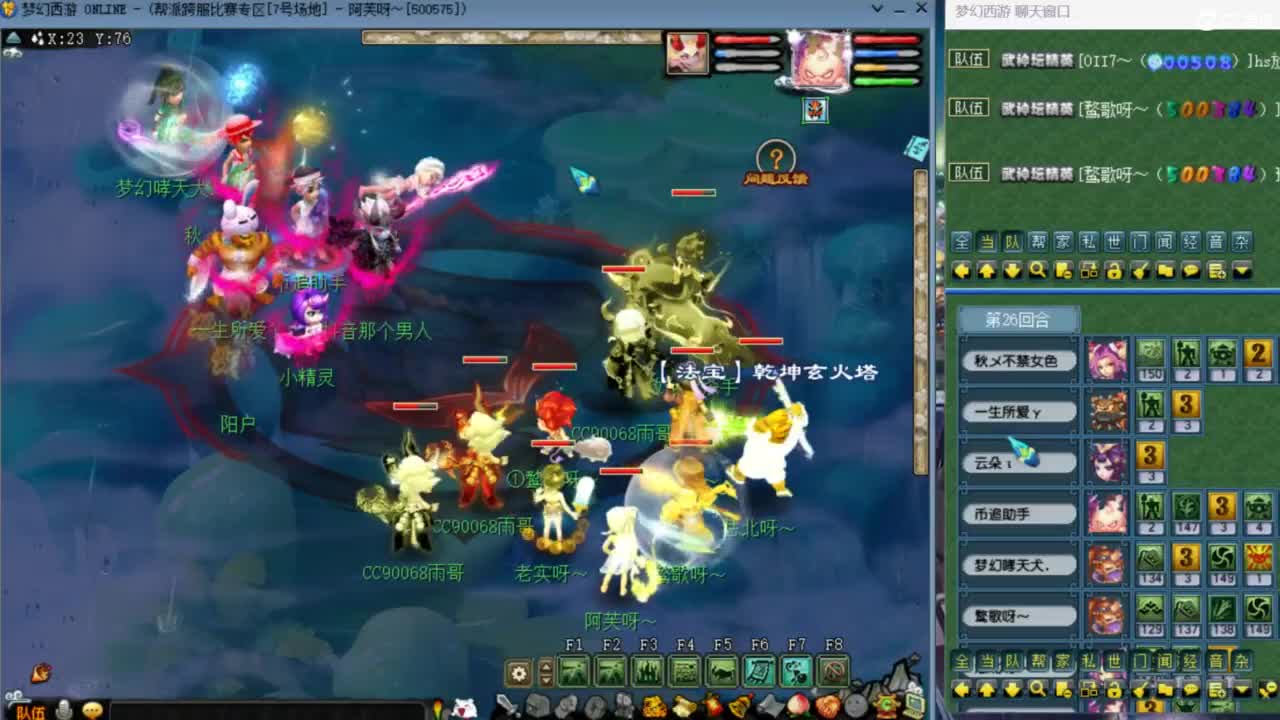Image resolution: width=1280 pixels, height=720 pixels.
Task: Select the F6 scroll skill hotkey icon
Action: coord(760,670)
